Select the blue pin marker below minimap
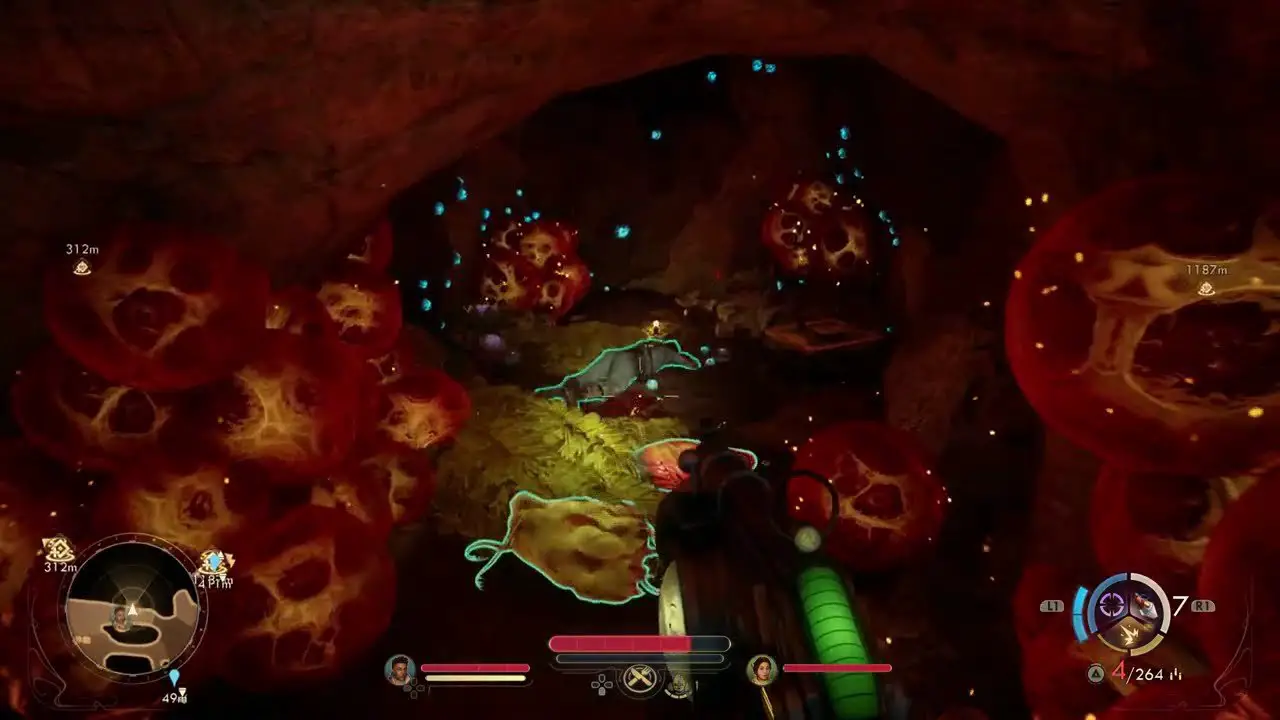 pos(174,678)
